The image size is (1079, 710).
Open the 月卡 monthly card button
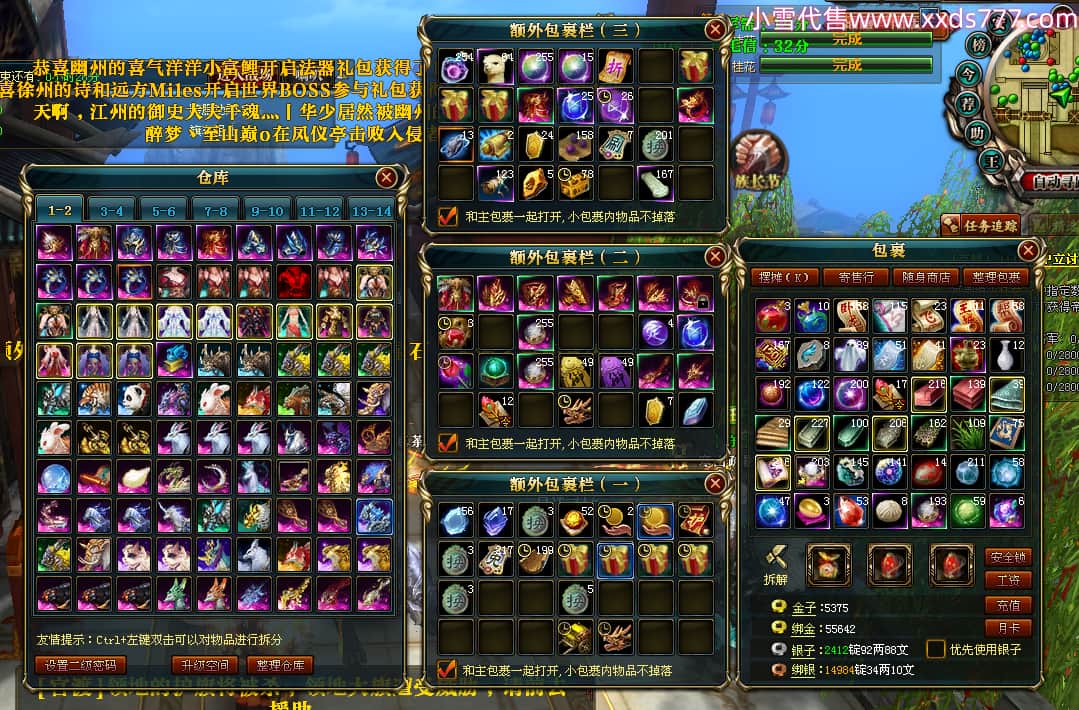point(1008,629)
